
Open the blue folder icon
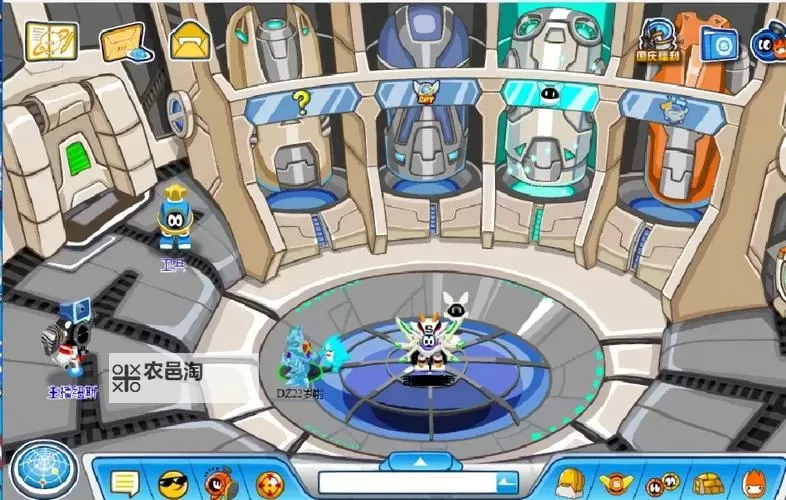(x=718, y=44)
